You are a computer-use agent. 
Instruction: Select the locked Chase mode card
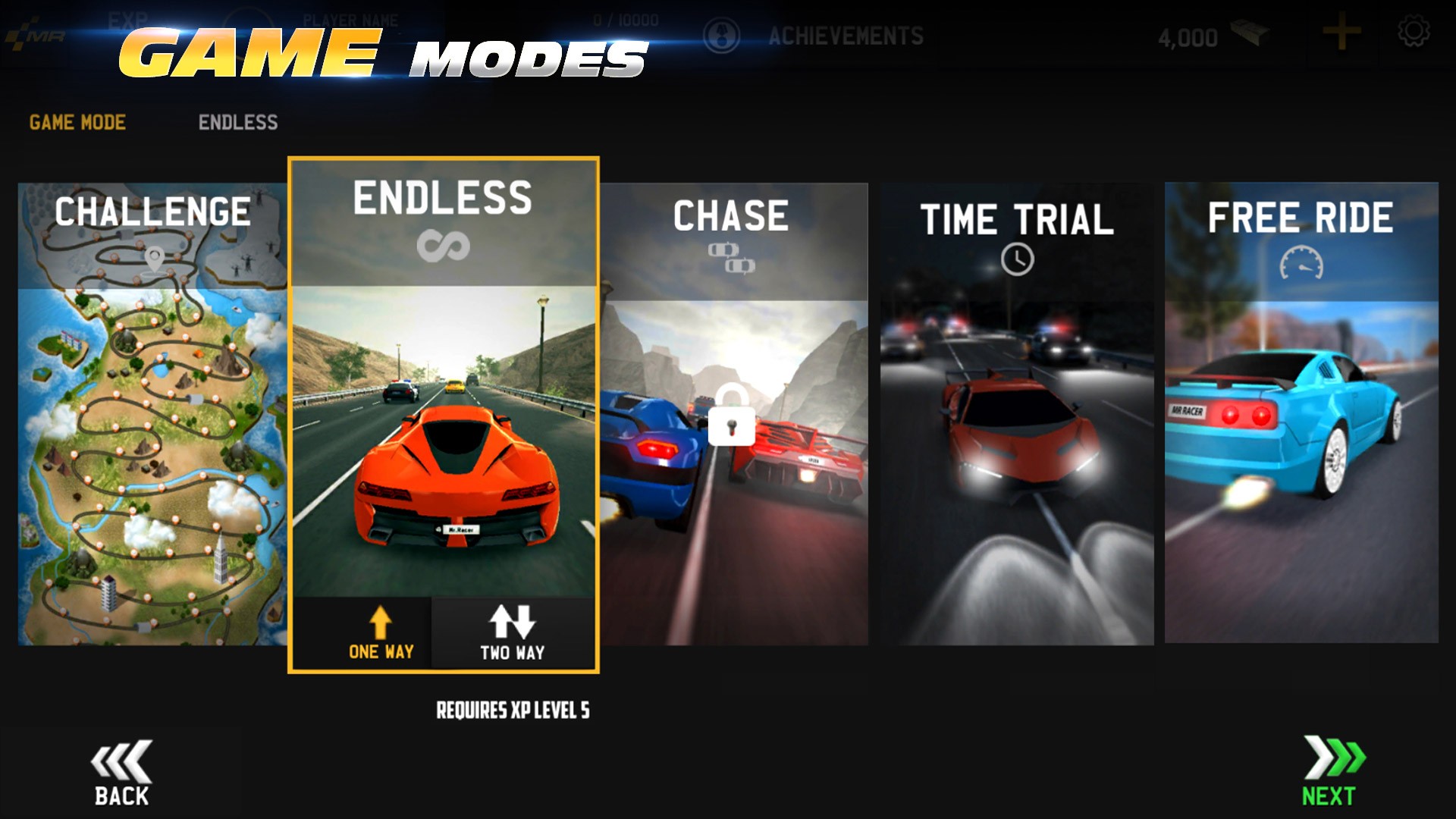[x=733, y=413]
